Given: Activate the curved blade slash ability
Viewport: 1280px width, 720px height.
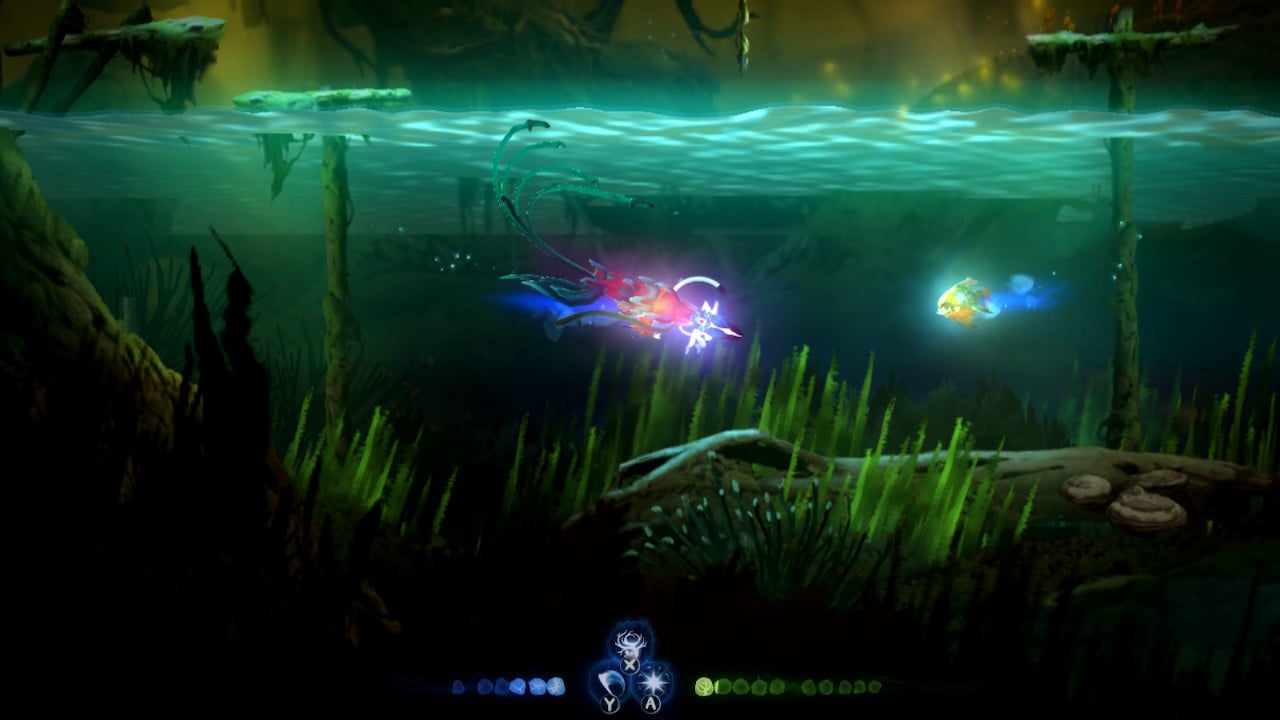Looking at the screenshot, I should 610,683.
